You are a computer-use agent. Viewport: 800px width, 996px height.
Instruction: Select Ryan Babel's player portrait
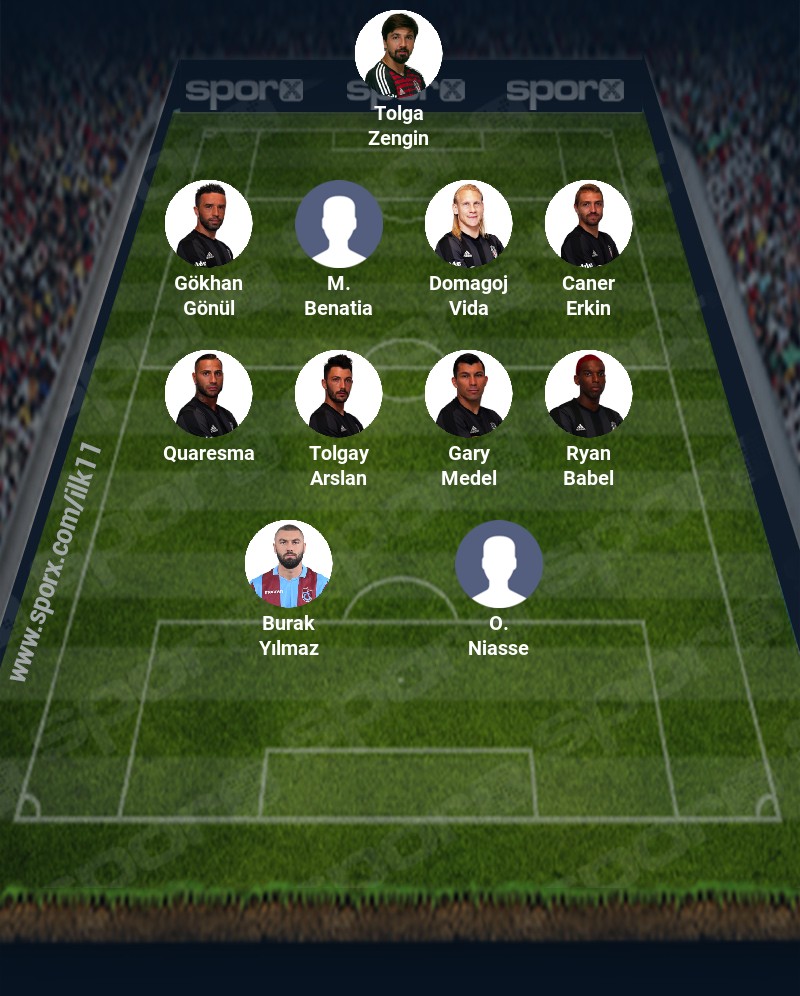[x=588, y=393]
